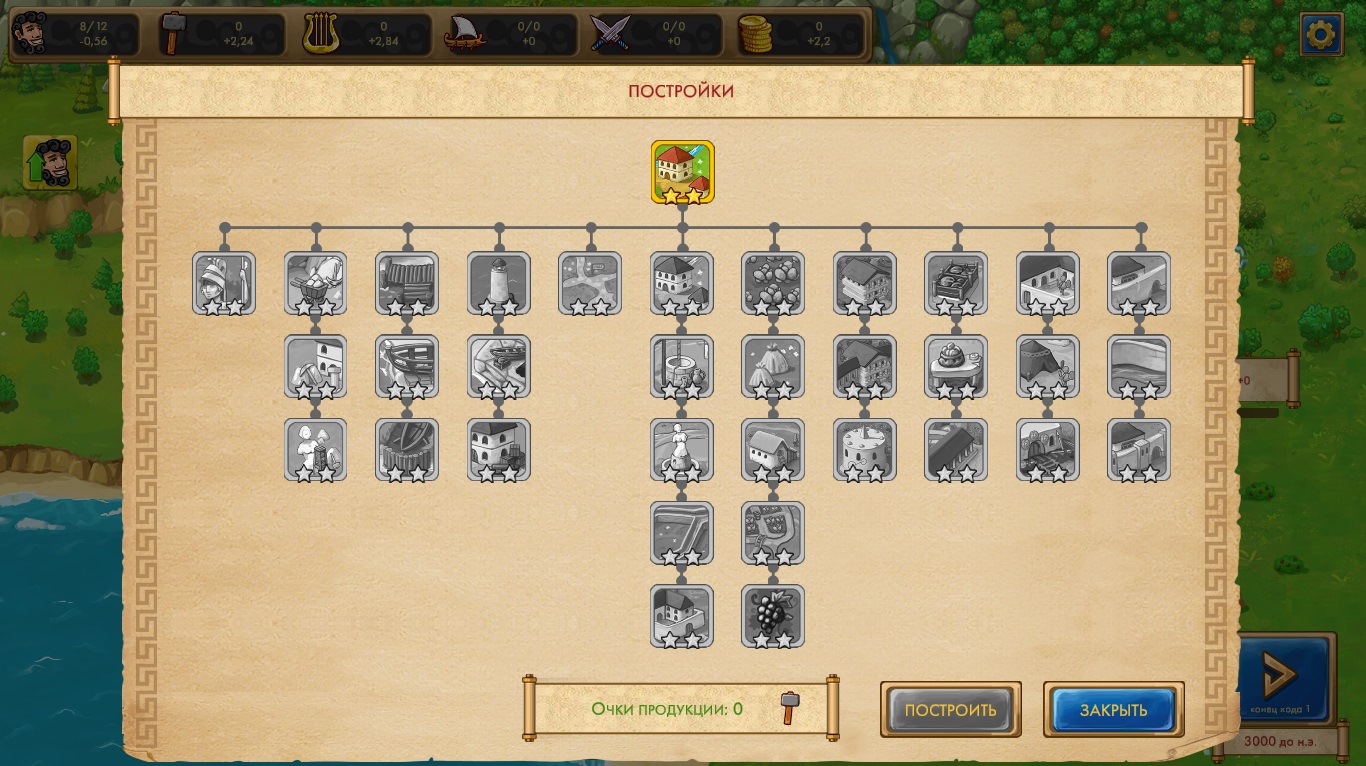Select the crossroads signpost building node
Viewport: 1366px width, 766px height.
[x=590, y=283]
